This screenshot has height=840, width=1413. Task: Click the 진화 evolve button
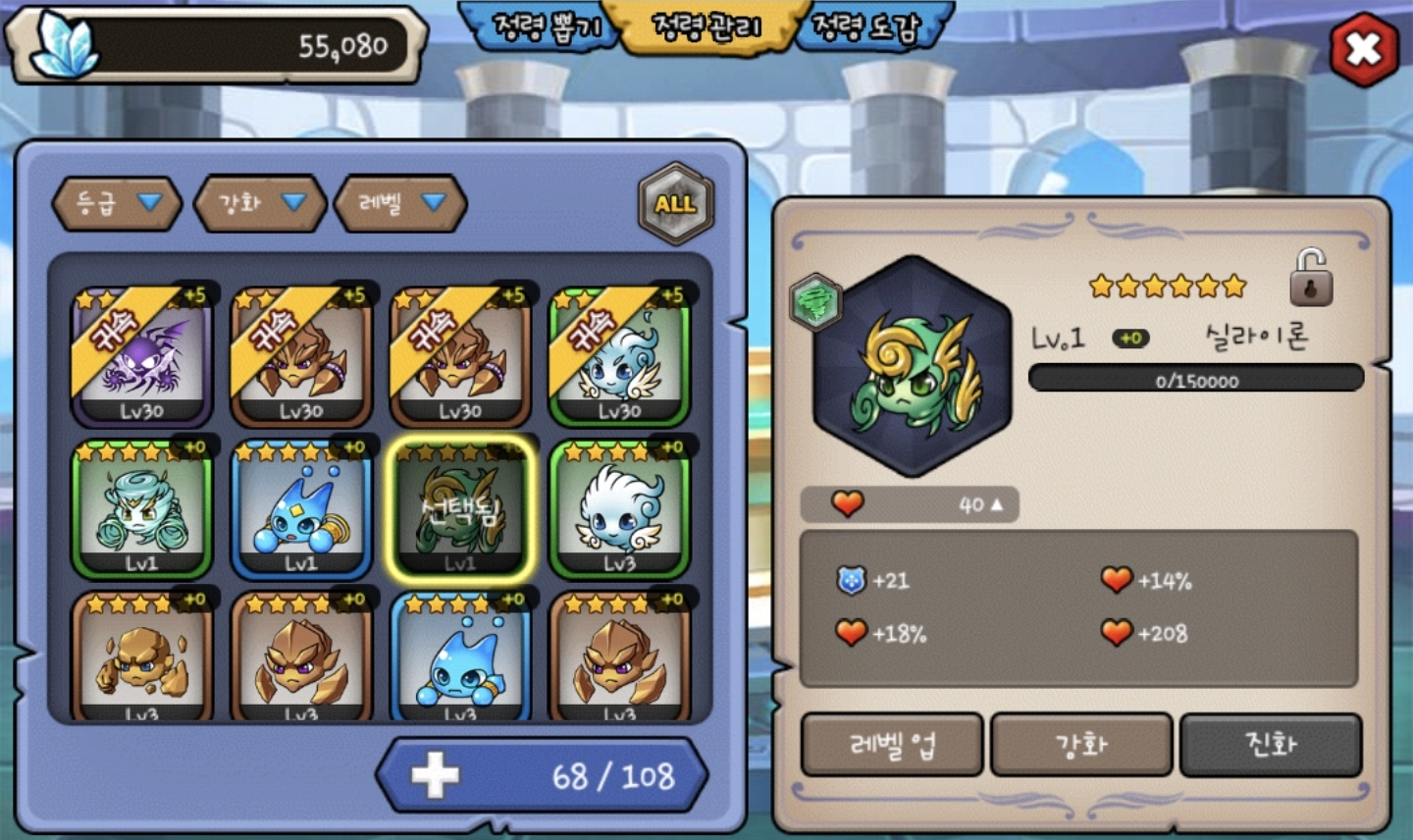pyautogui.click(x=1271, y=745)
